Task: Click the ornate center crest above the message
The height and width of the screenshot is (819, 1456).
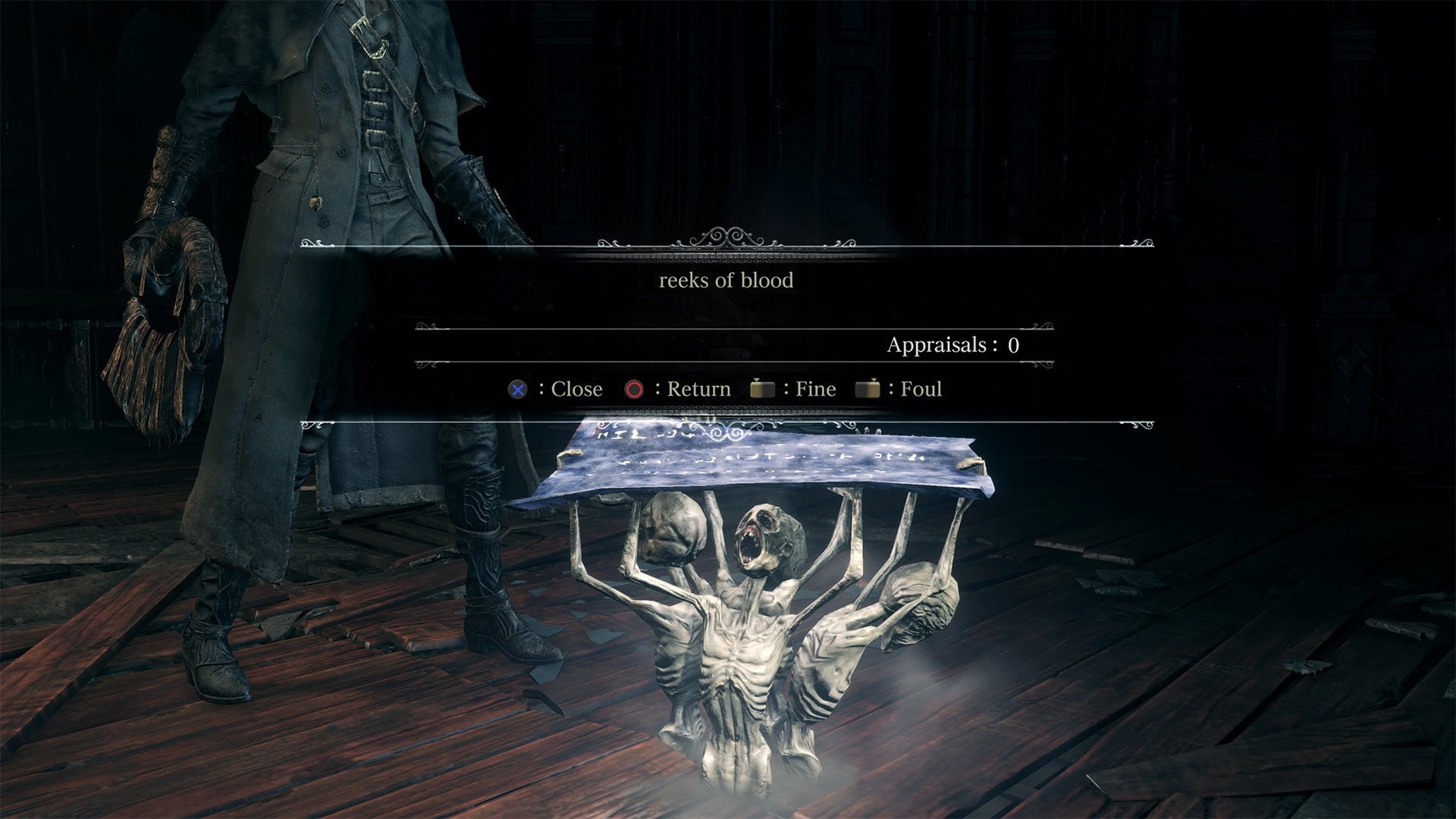Action: pos(730,237)
